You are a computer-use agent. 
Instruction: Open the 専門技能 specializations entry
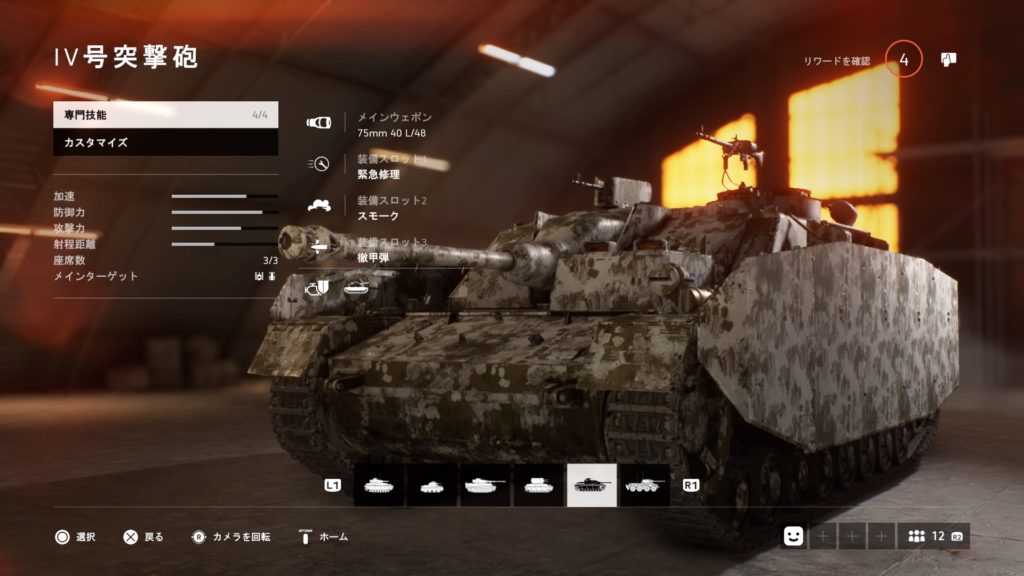coord(165,115)
